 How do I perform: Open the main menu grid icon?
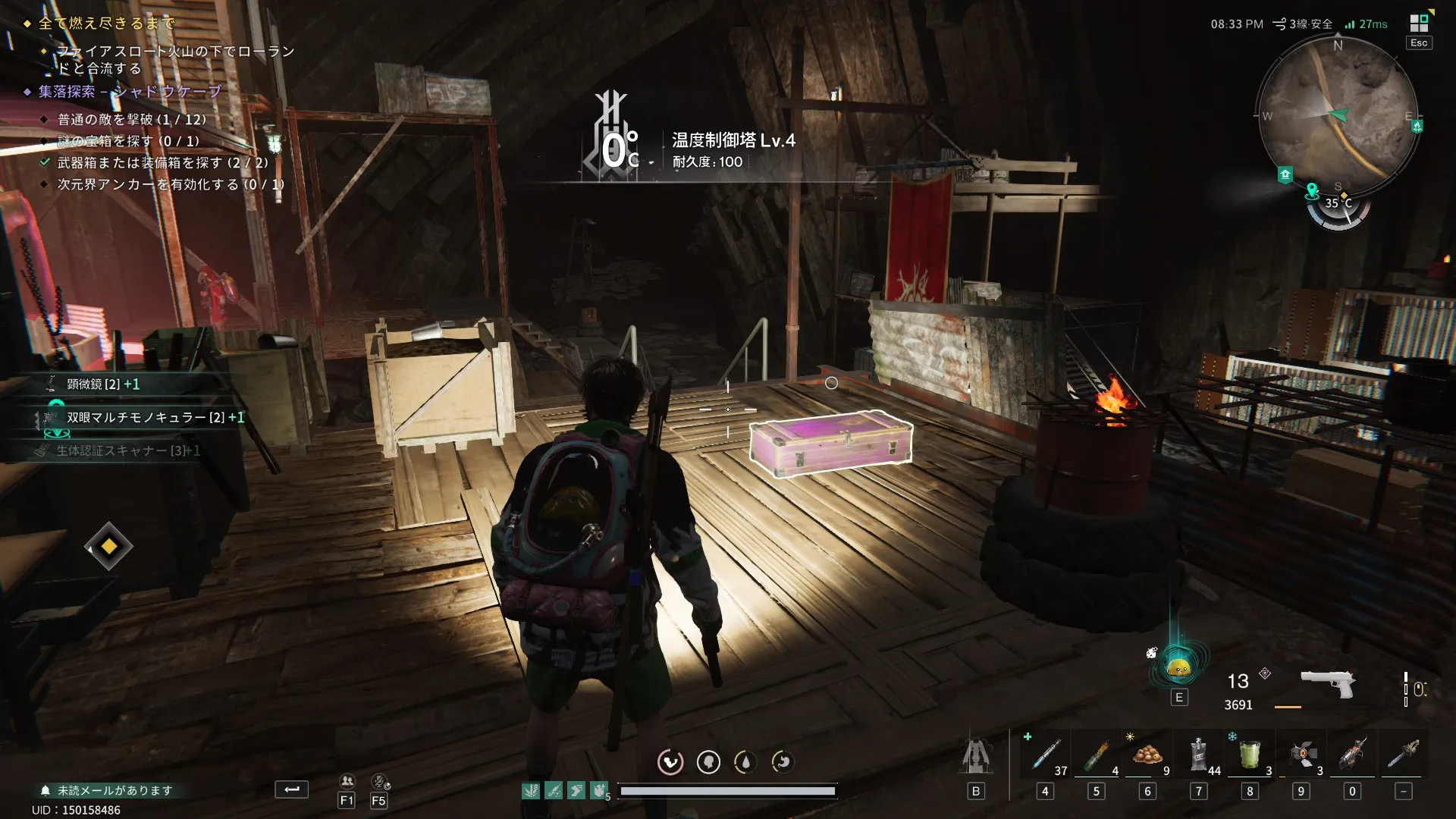coord(1418,24)
